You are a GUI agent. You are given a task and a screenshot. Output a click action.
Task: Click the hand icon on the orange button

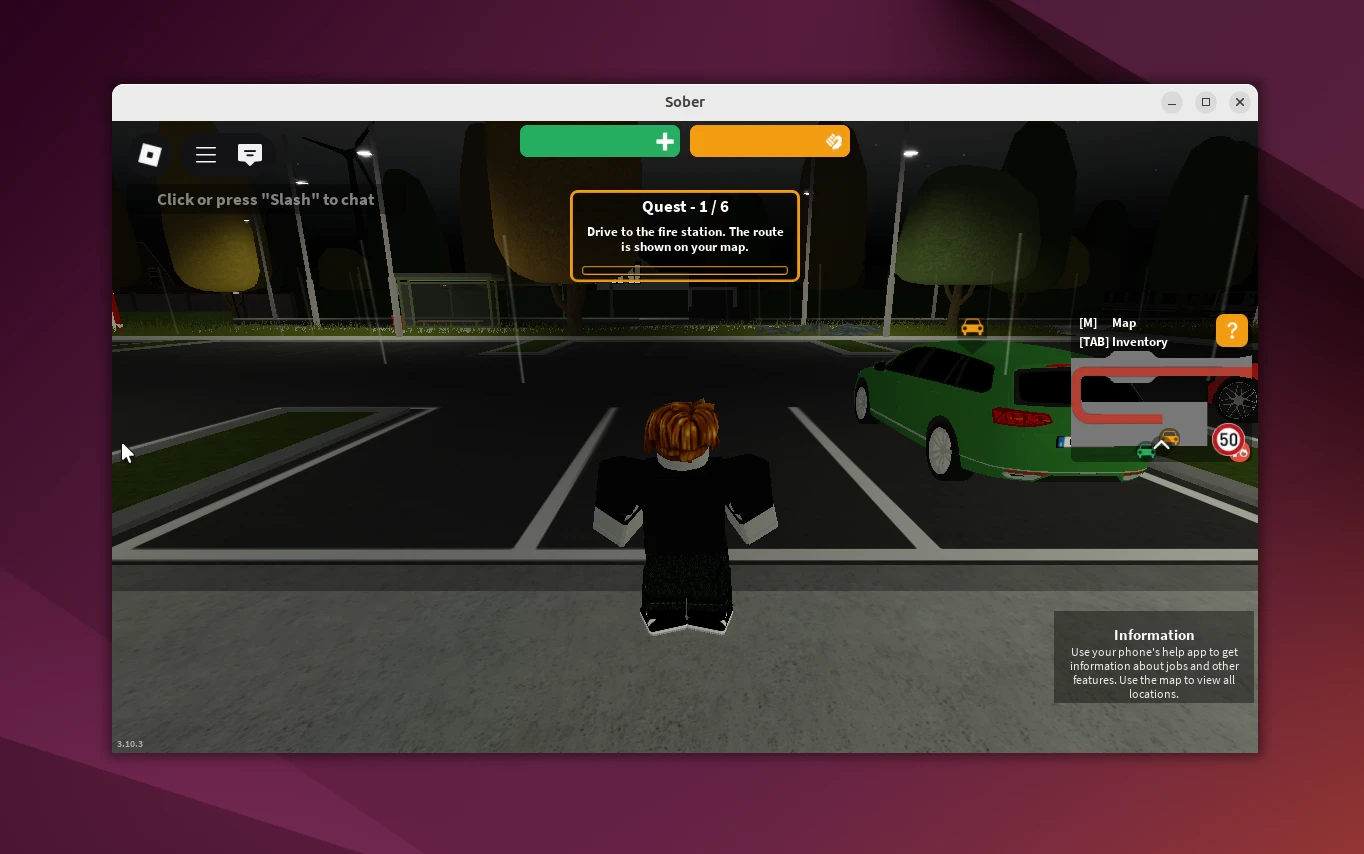pyautogui.click(x=834, y=142)
